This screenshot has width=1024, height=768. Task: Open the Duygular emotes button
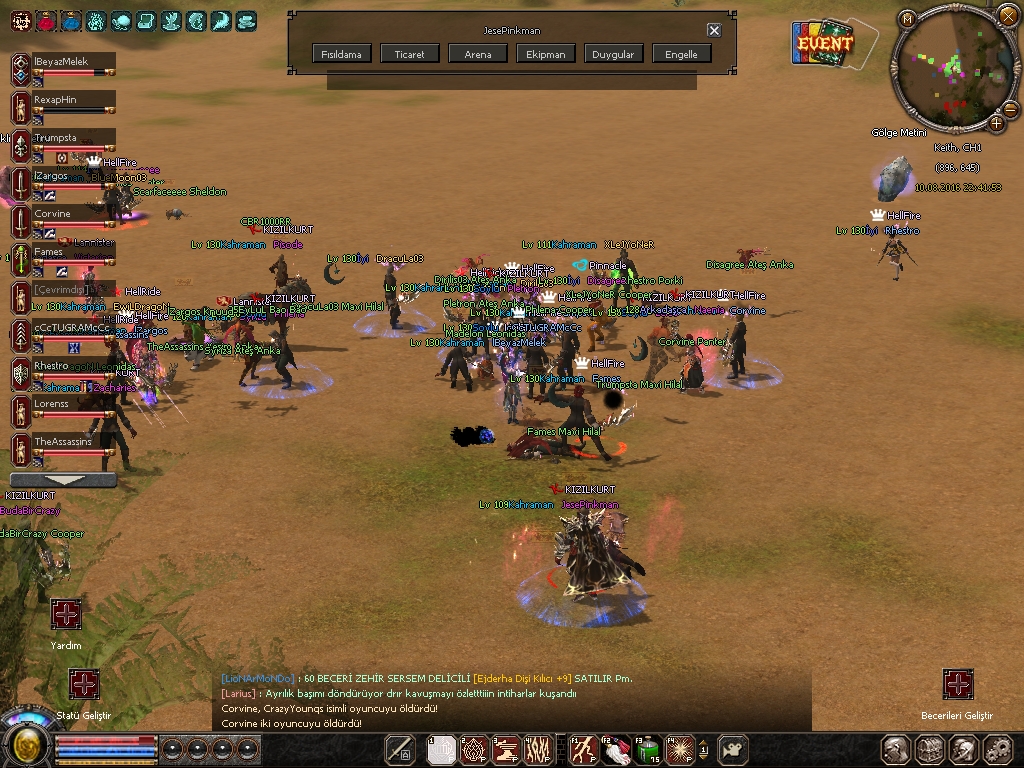(x=613, y=54)
